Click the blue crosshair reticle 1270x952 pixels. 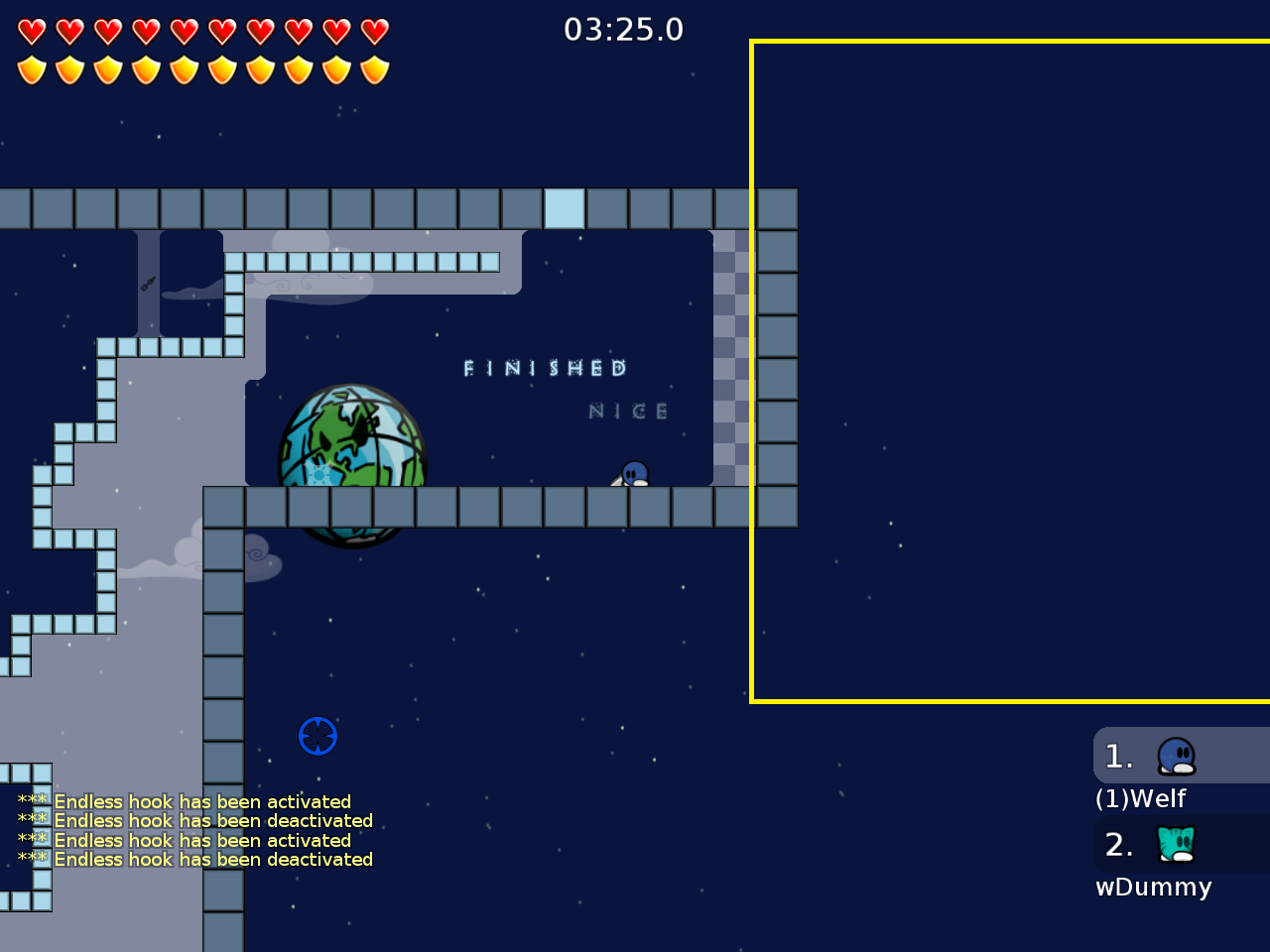click(x=317, y=736)
